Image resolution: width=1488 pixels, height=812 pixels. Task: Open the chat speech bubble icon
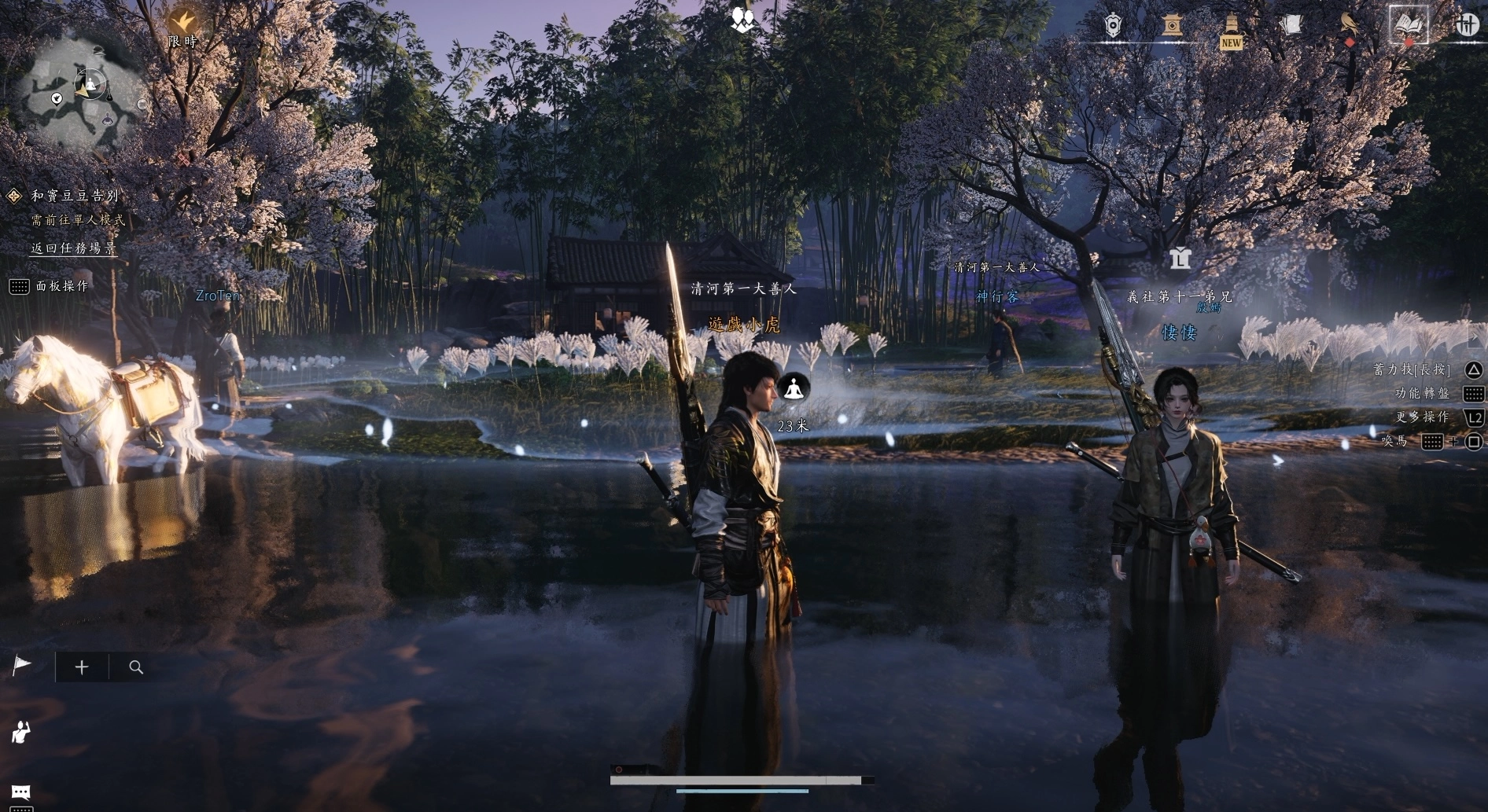point(21,792)
